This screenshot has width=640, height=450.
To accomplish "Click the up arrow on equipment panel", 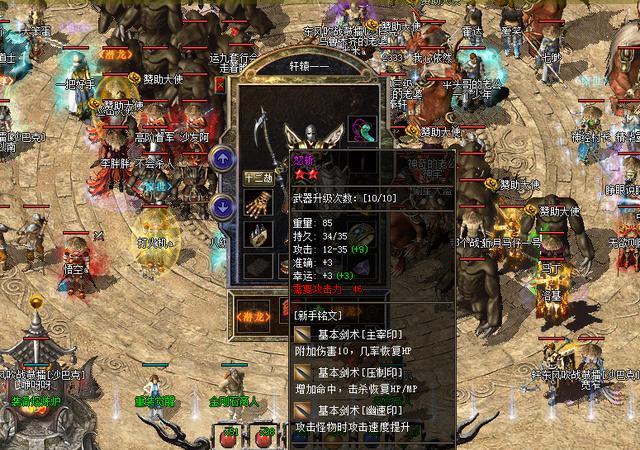I will [222, 157].
